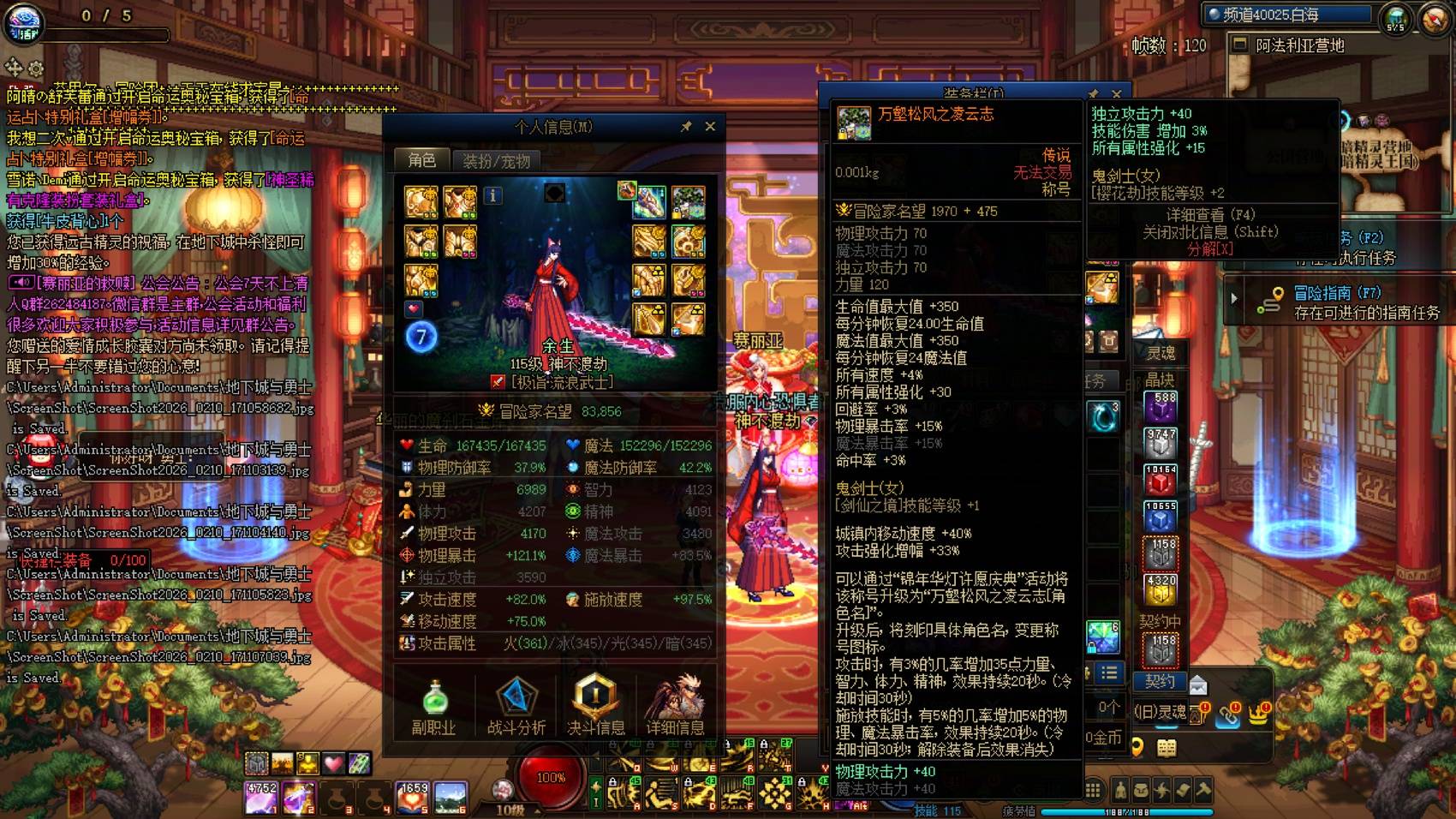Expand the 10级 skill level arrow
The width and height of the screenshot is (1456, 819).
[537, 811]
